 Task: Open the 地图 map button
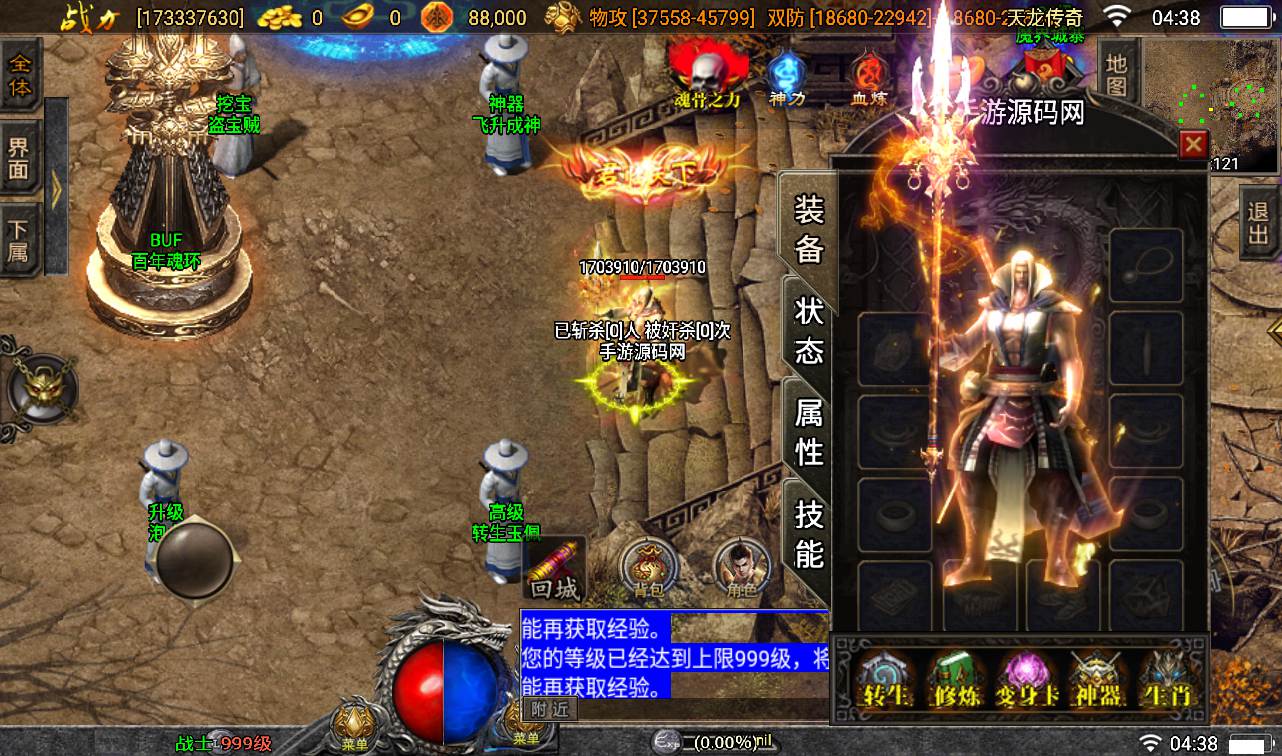coord(1116,75)
